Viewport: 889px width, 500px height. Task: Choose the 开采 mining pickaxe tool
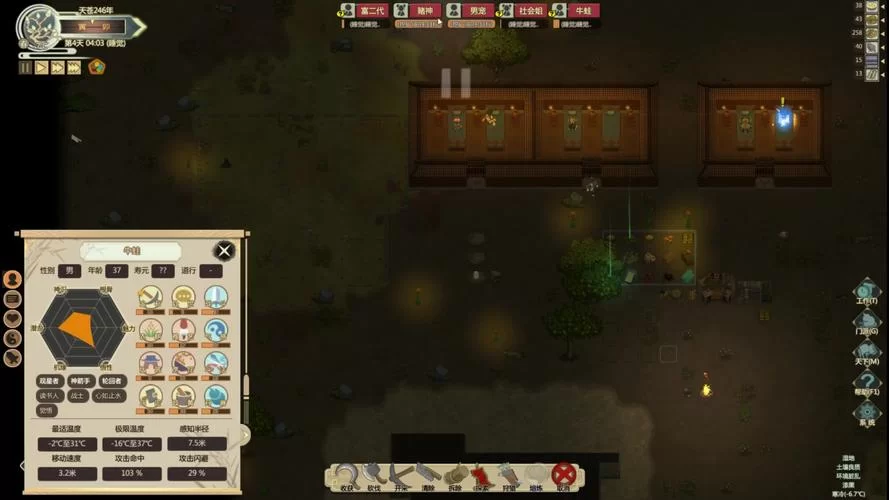click(x=401, y=476)
